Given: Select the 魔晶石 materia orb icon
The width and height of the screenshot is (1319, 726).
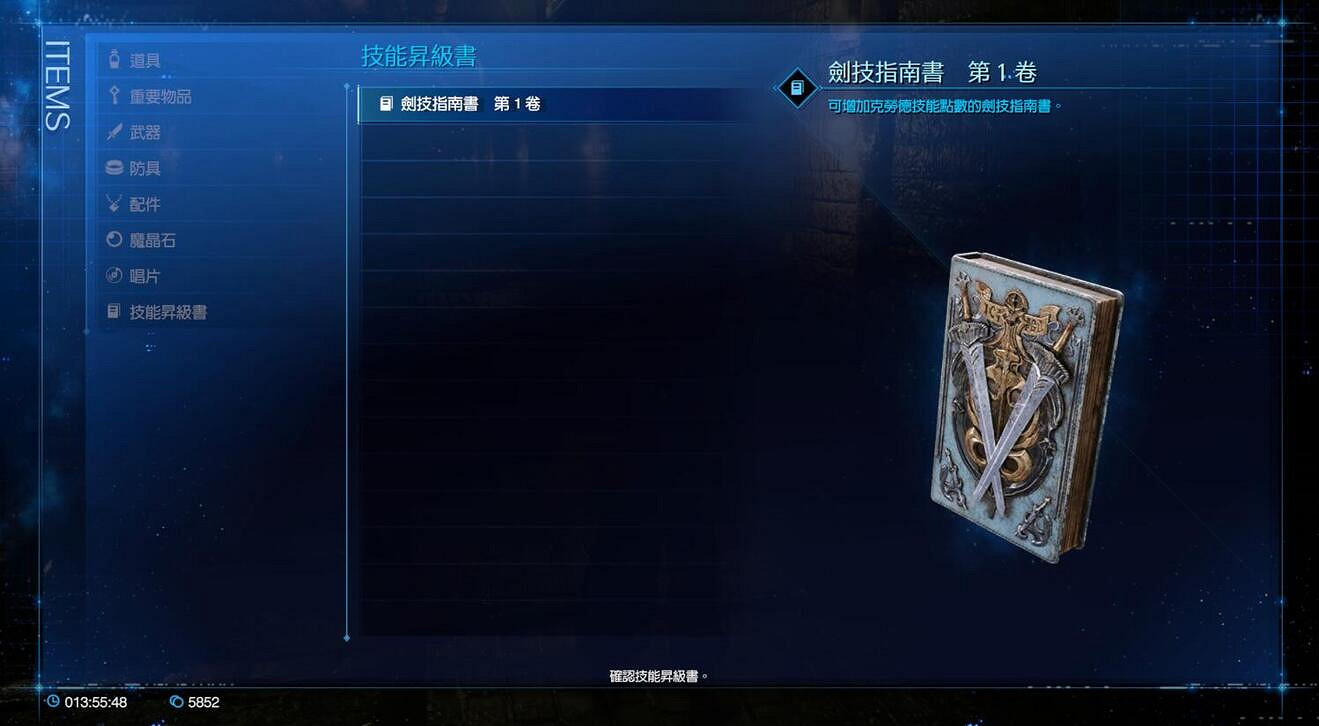Looking at the screenshot, I should pyautogui.click(x=113, y=240).
